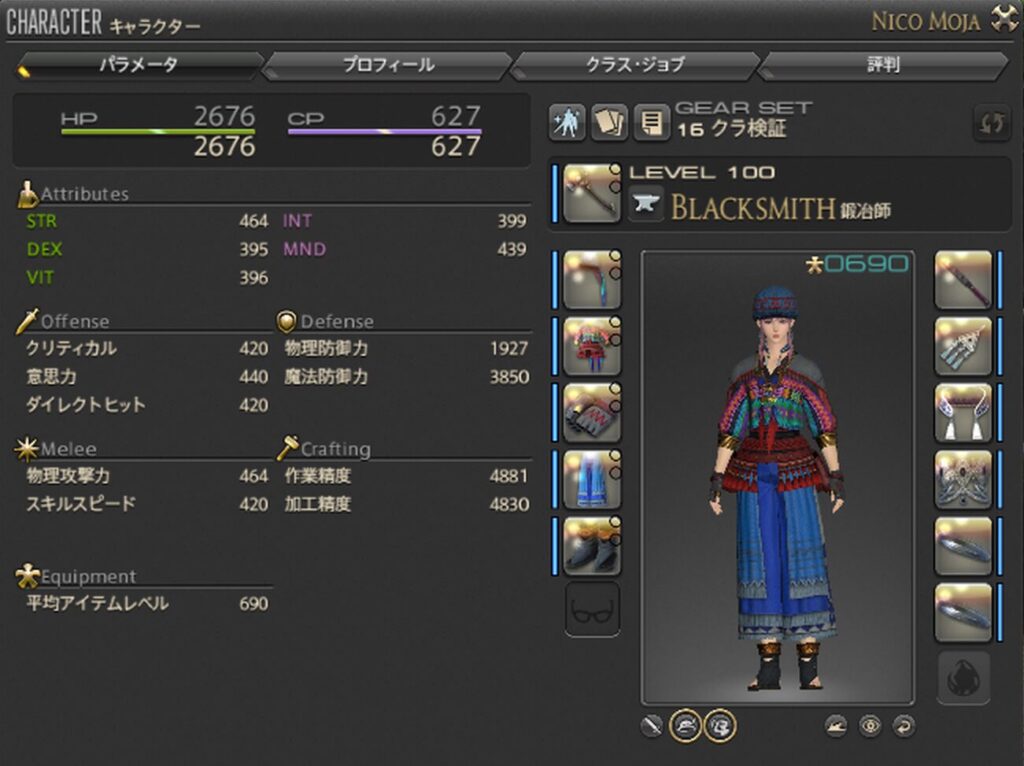Select the head gear equipment slot
Screen dimensions: 1024x766
(x=592, y=279)
